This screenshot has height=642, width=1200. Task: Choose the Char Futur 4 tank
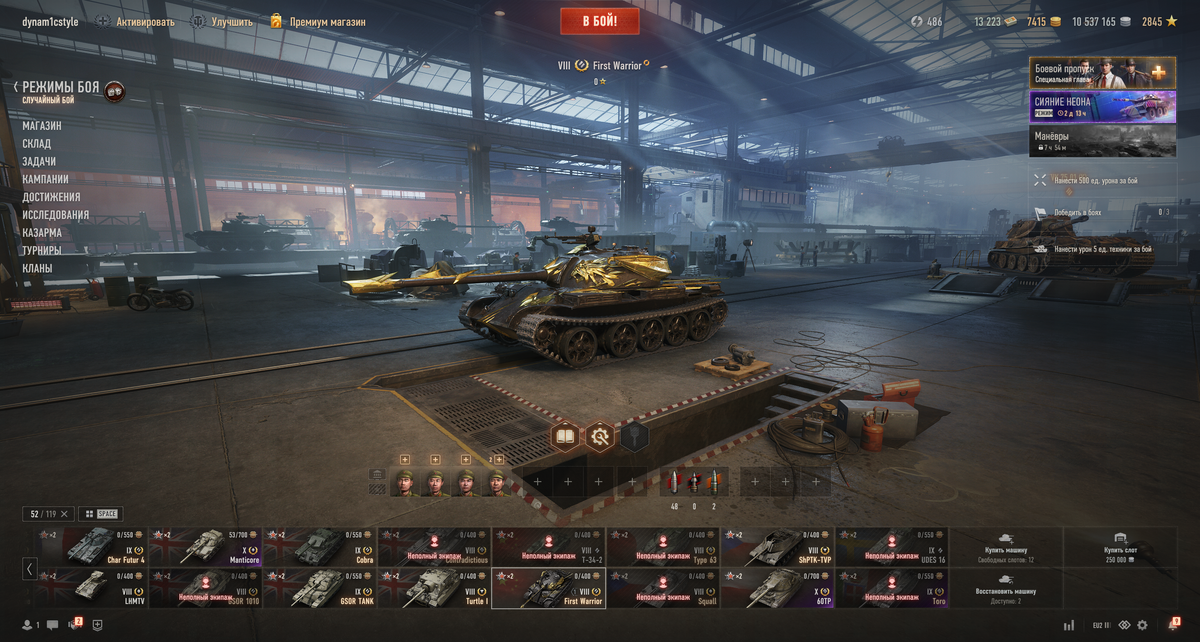(92, 547)
